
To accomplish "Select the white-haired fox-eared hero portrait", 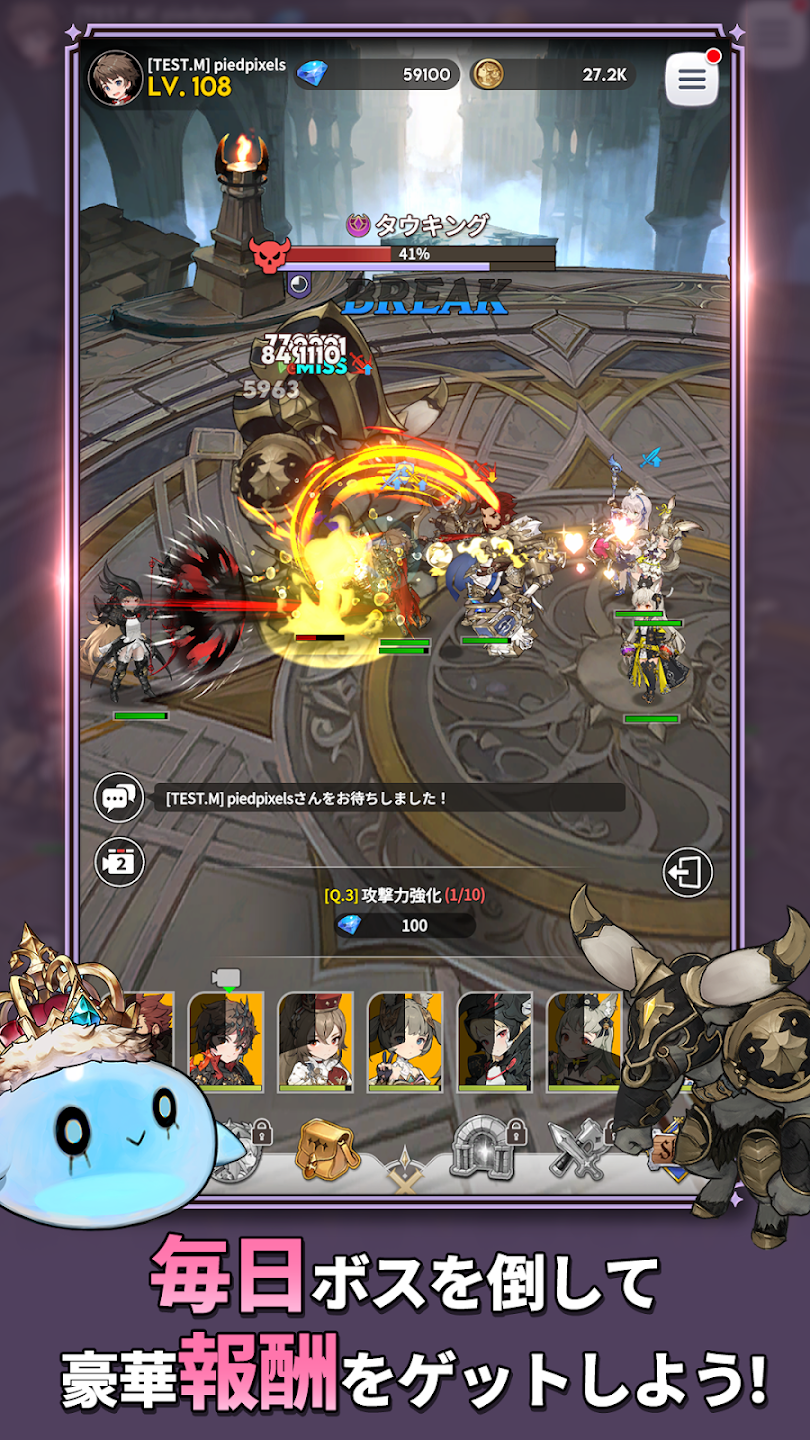I will pyautogui.click(x=583, y=1040).
